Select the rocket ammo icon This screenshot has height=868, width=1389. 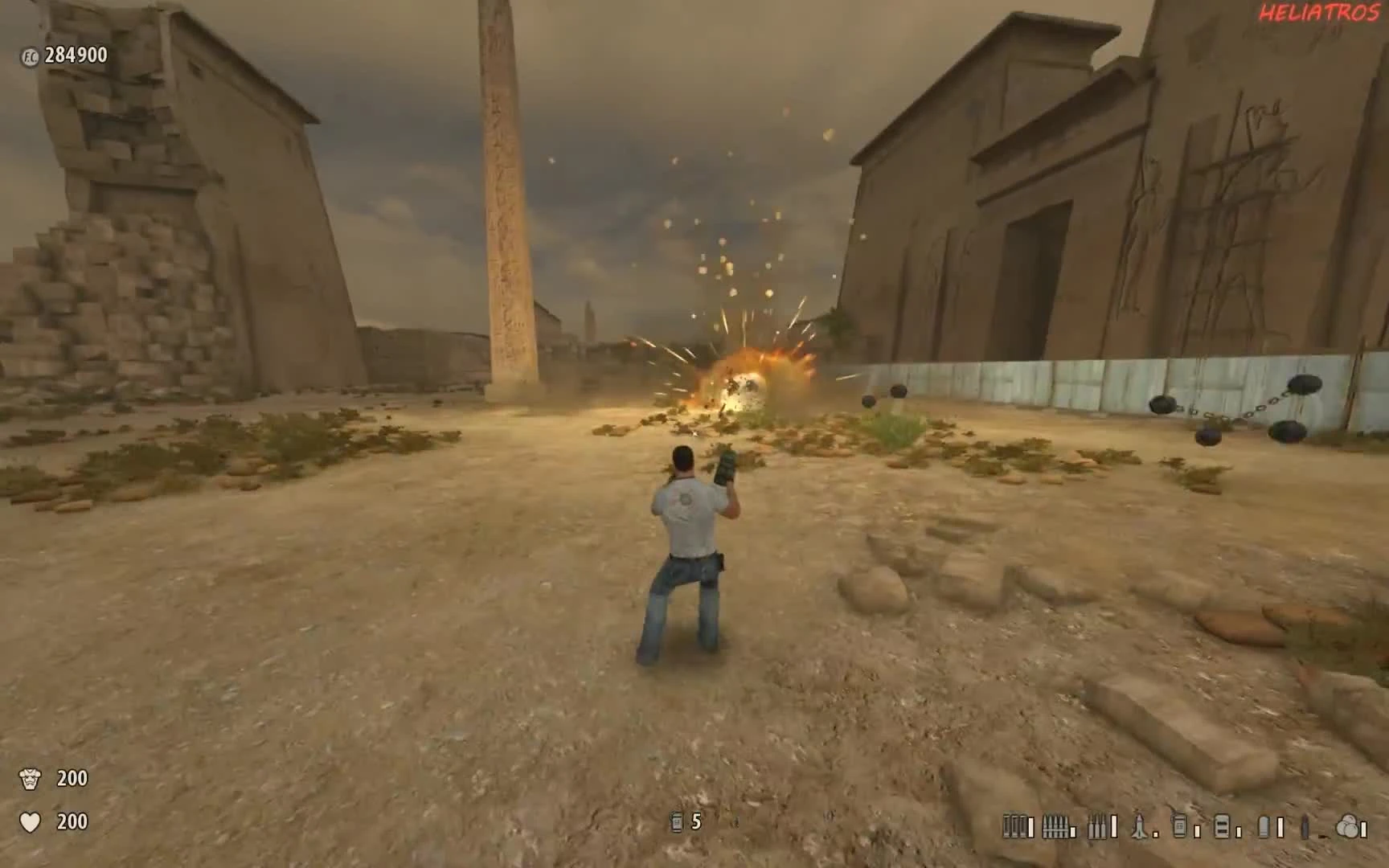coord(1139,826)
